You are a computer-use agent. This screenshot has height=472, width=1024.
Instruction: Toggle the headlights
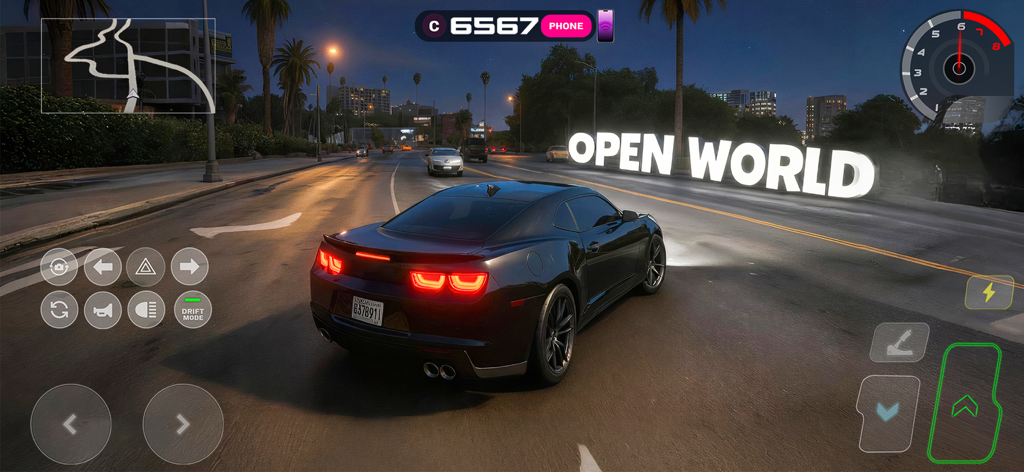[146, 310]
